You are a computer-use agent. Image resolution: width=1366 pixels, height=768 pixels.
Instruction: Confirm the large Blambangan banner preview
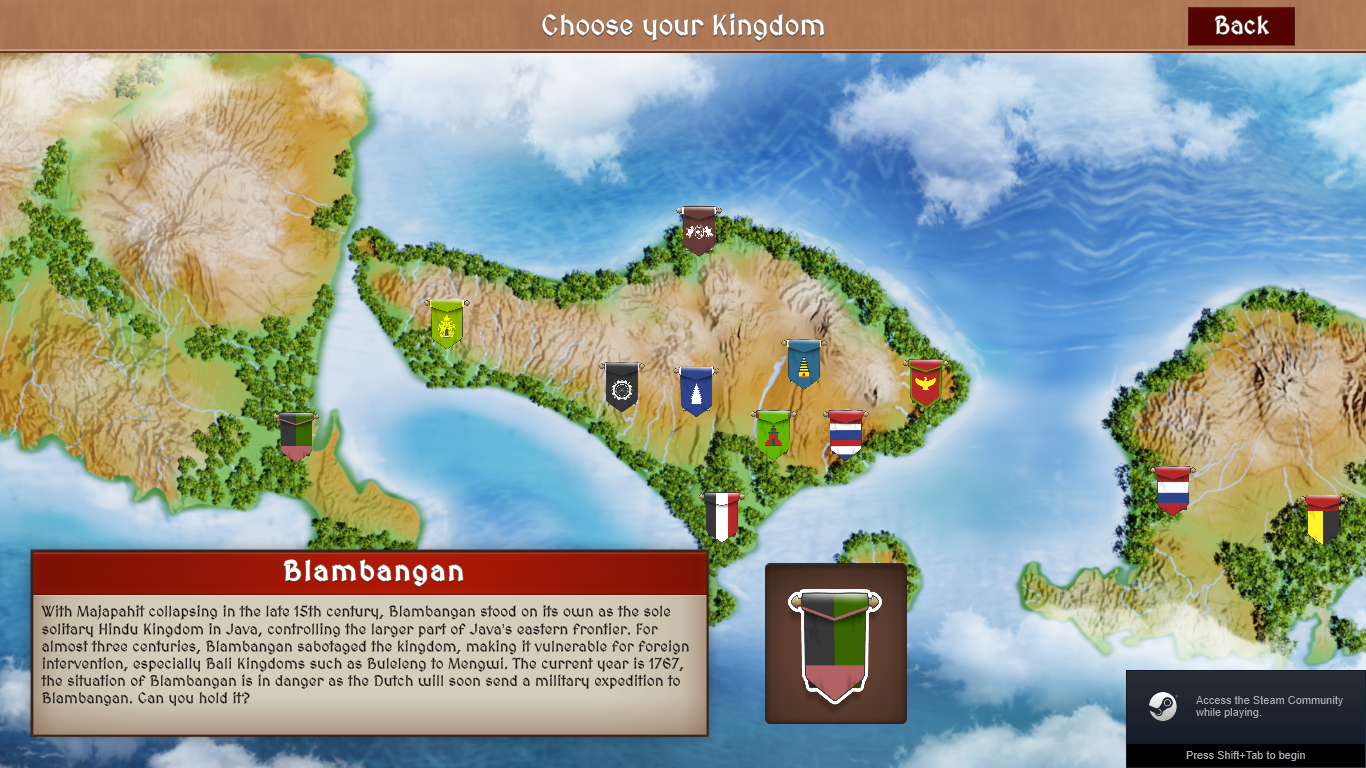[x=835, y=644]
